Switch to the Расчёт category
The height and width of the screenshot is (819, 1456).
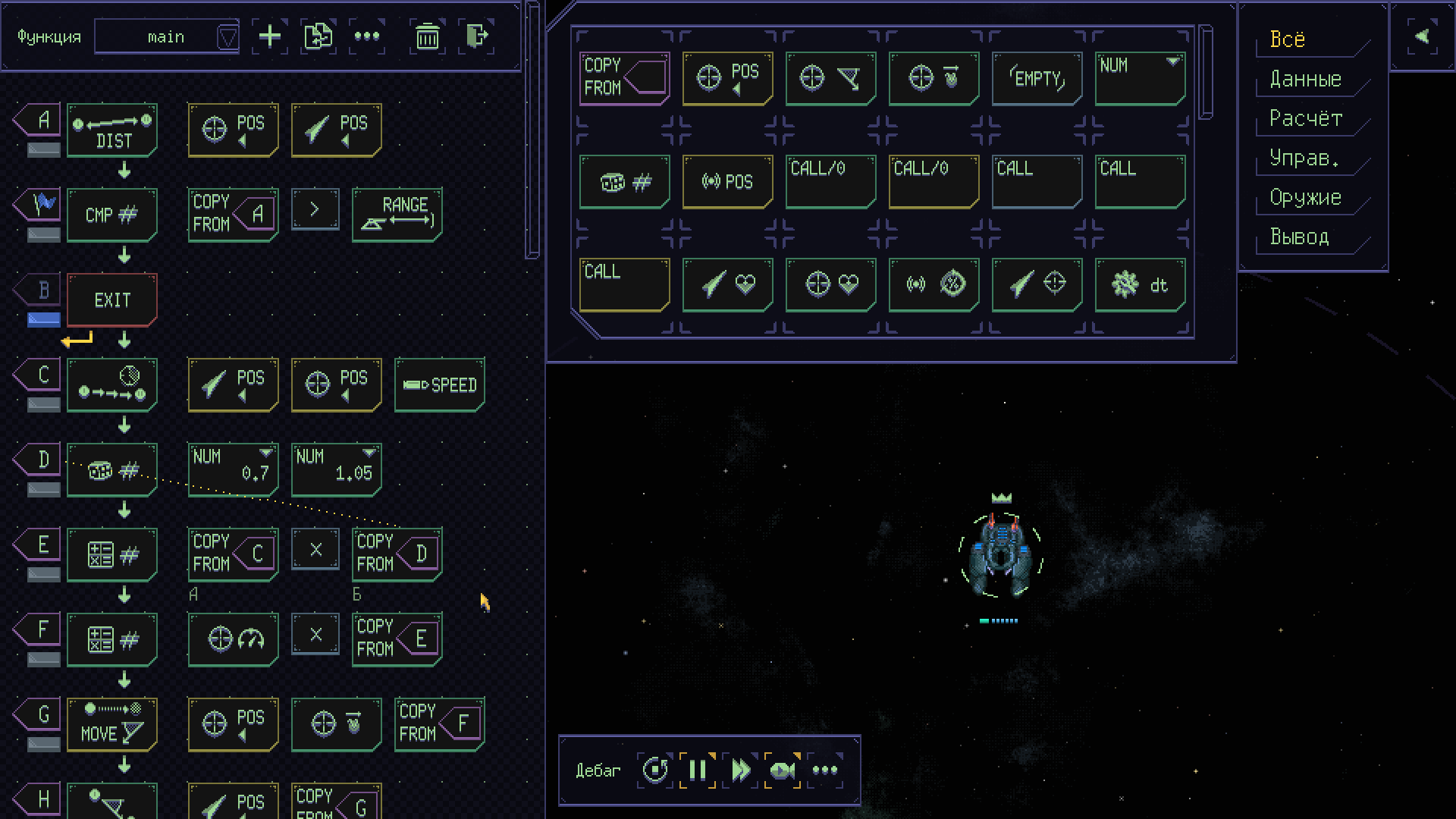(x=1305, y=118)
